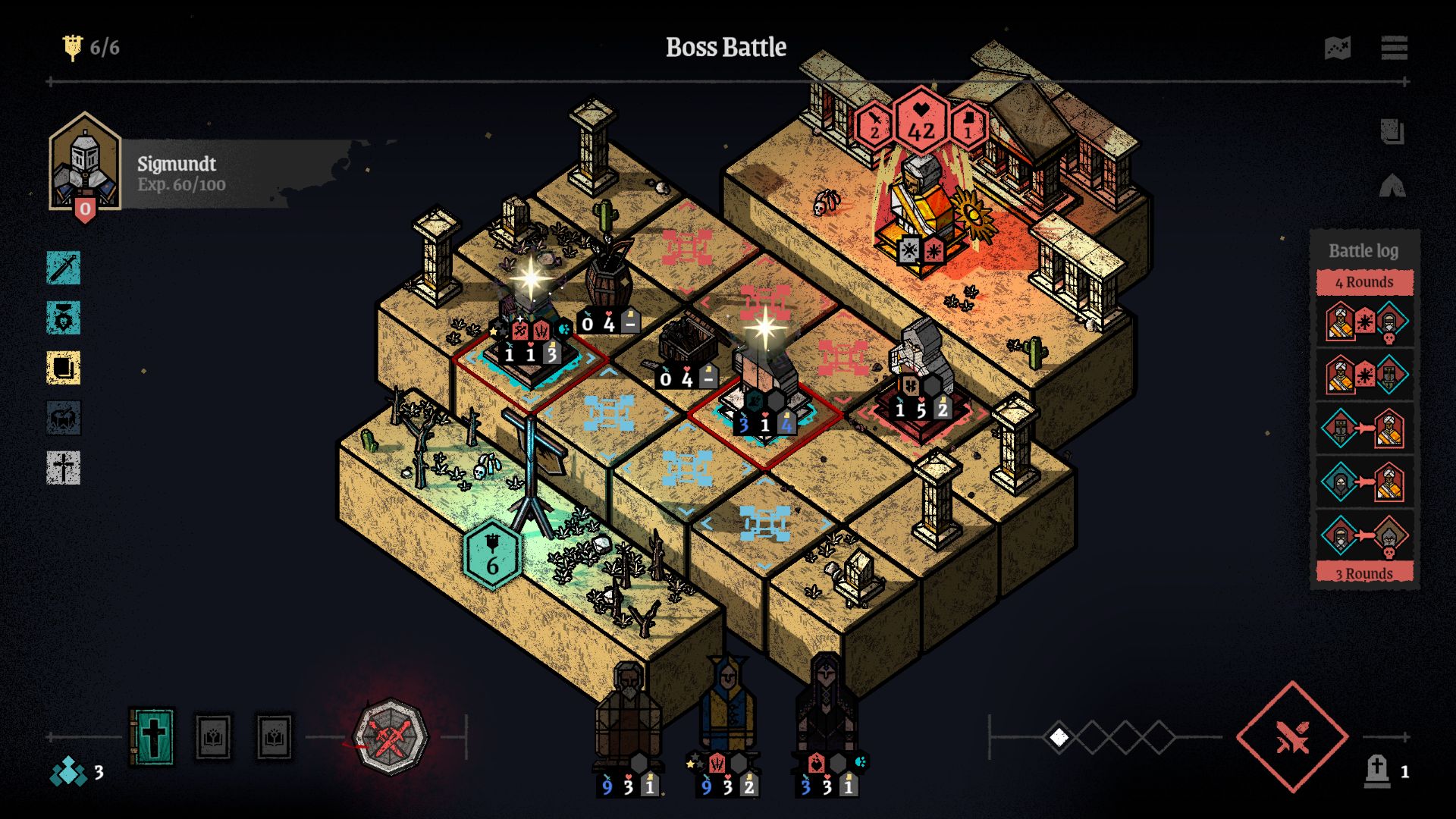Select the white cross icon

click(x=64, y=468)
